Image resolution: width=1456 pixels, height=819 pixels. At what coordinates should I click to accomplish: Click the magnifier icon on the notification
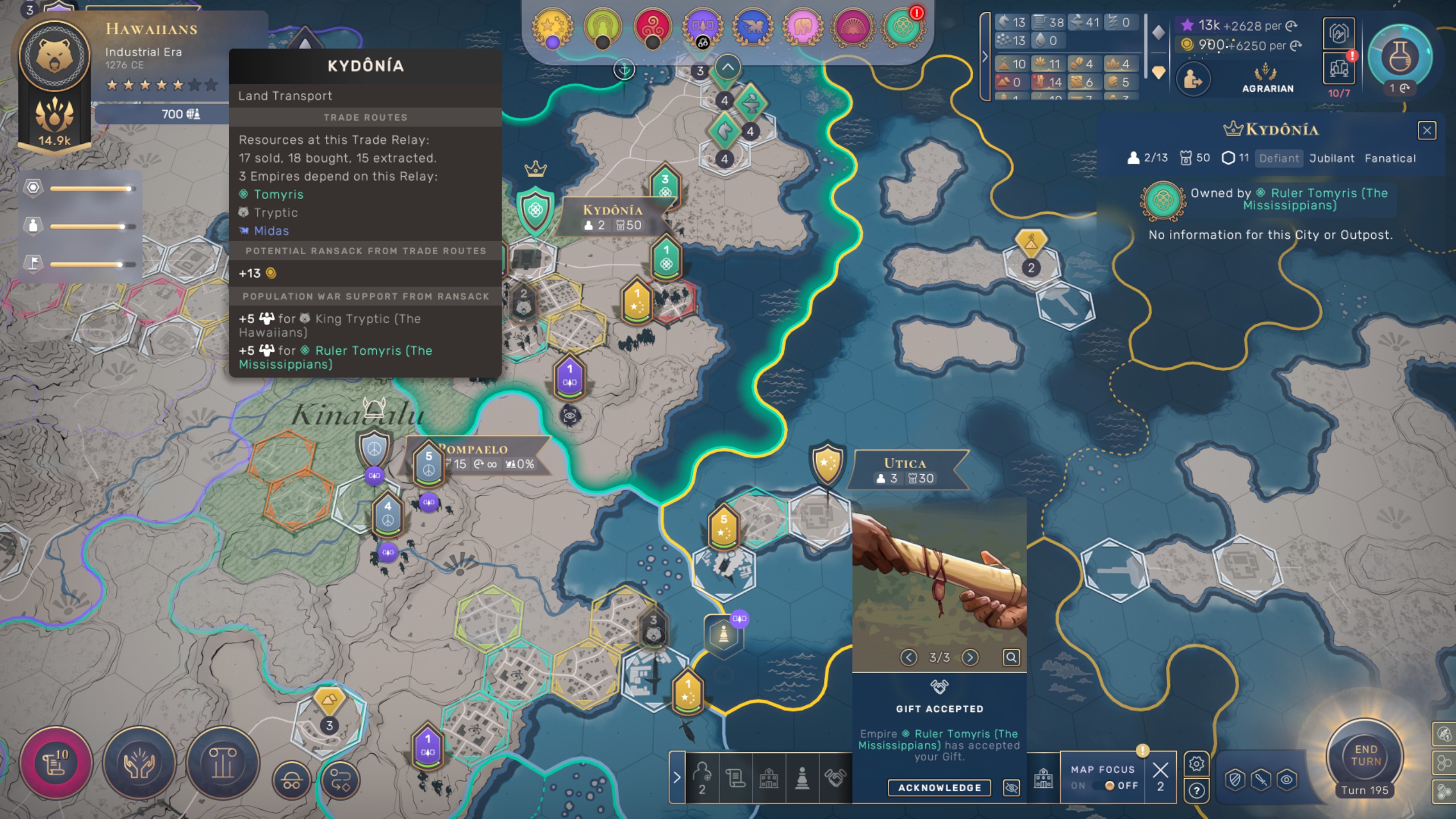point(1011,657)
